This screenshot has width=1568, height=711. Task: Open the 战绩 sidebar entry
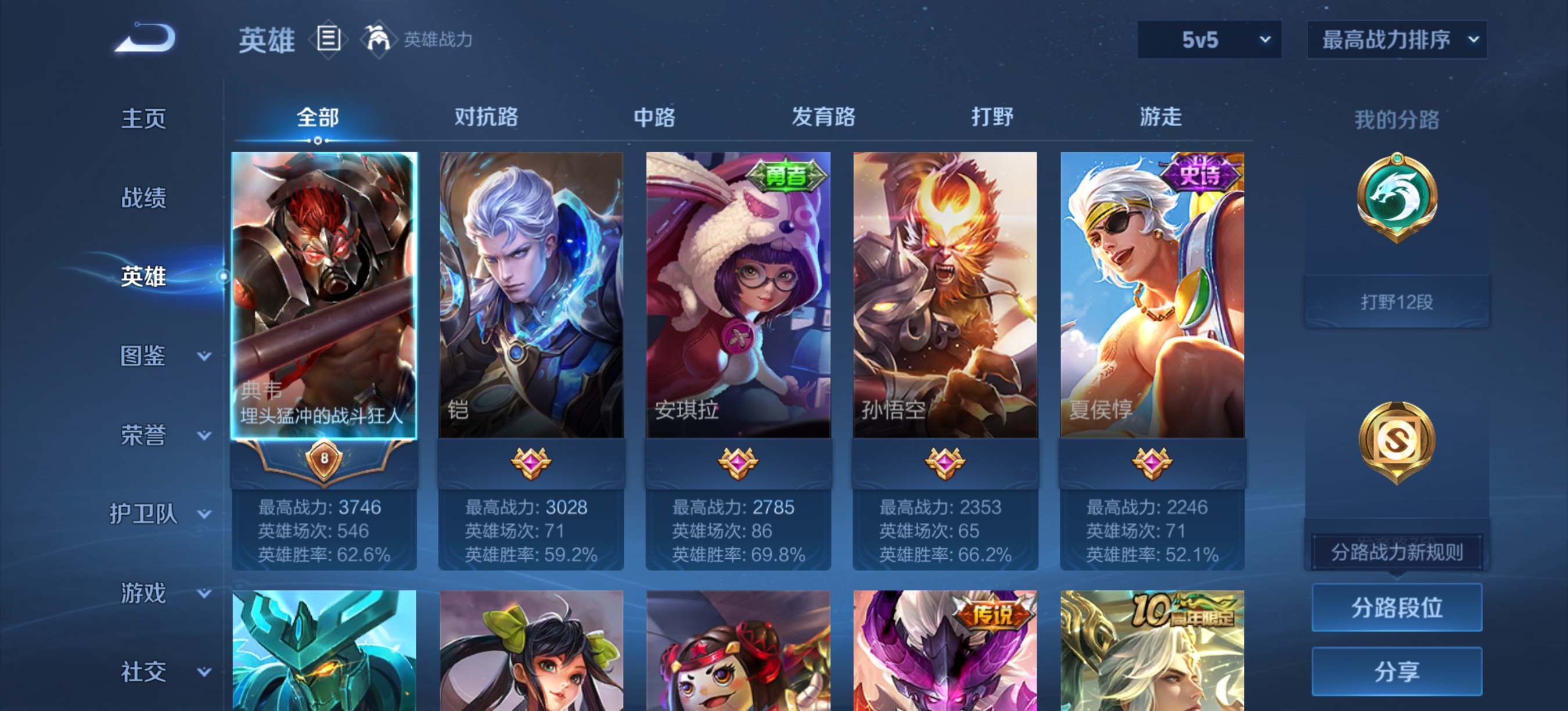pos(143,198)
